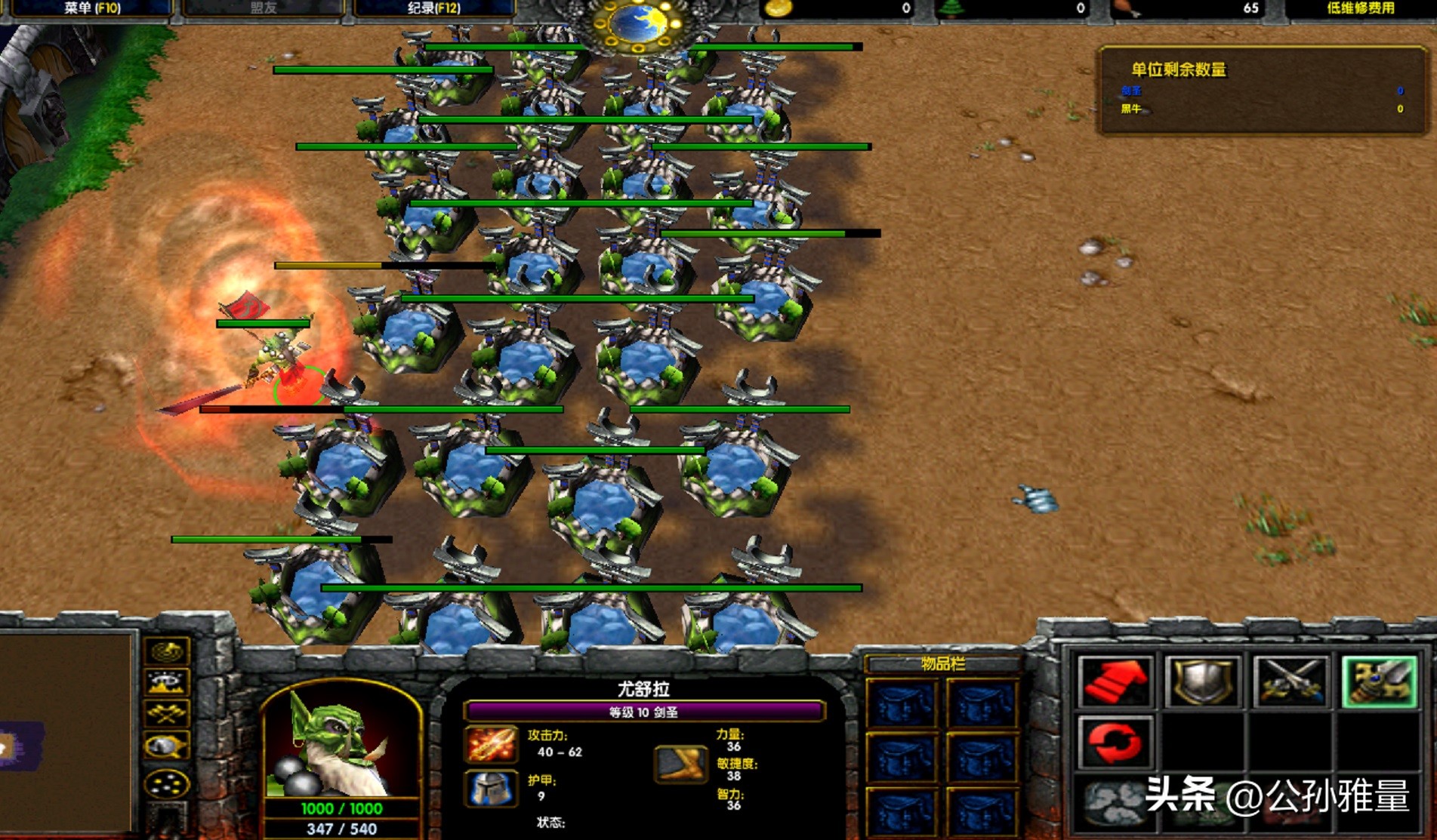
Task: Open the 盟友 allies menu
Action: [263, 9]
